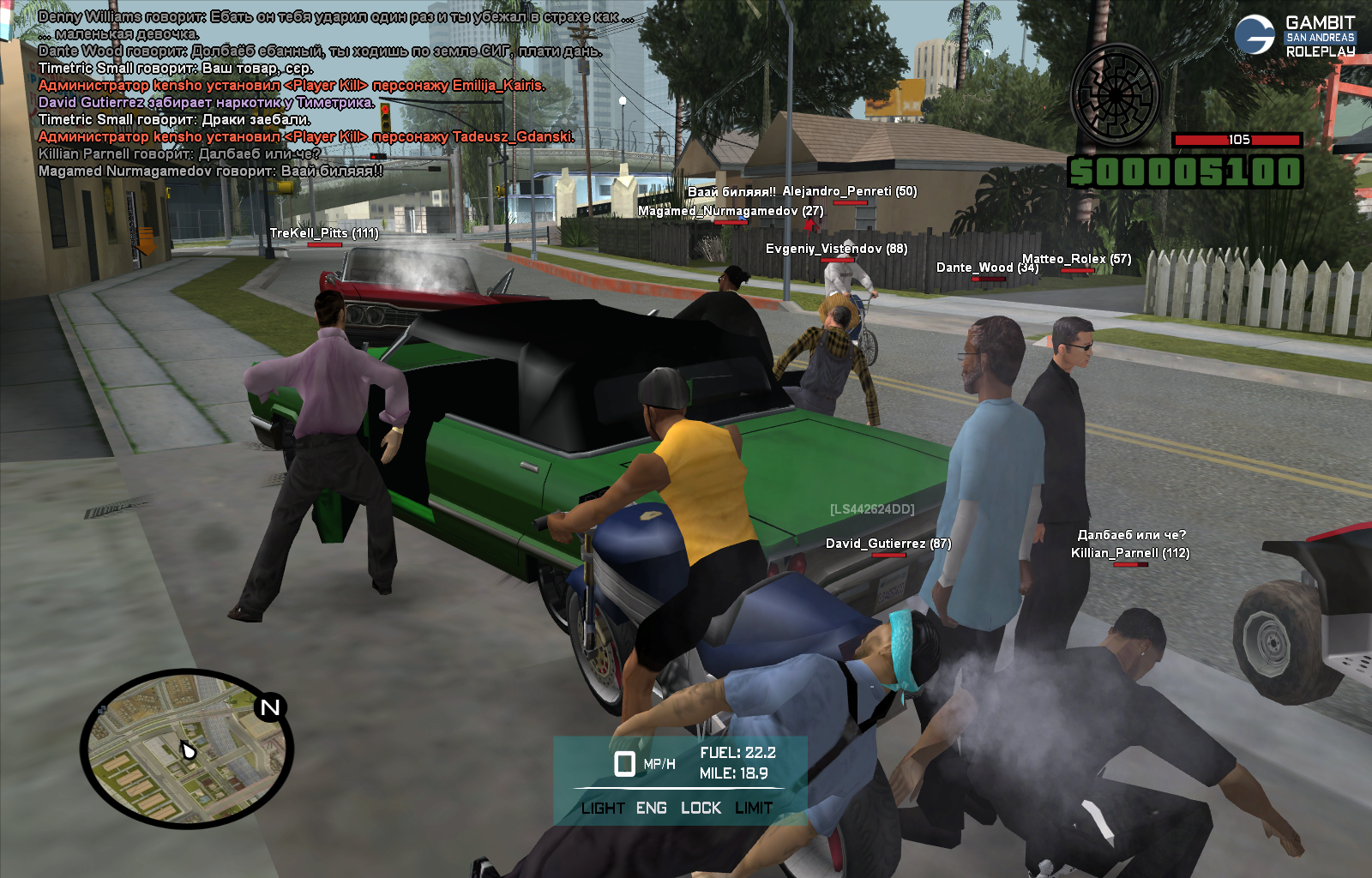Click the circular radar minimap

click(186, 749)
